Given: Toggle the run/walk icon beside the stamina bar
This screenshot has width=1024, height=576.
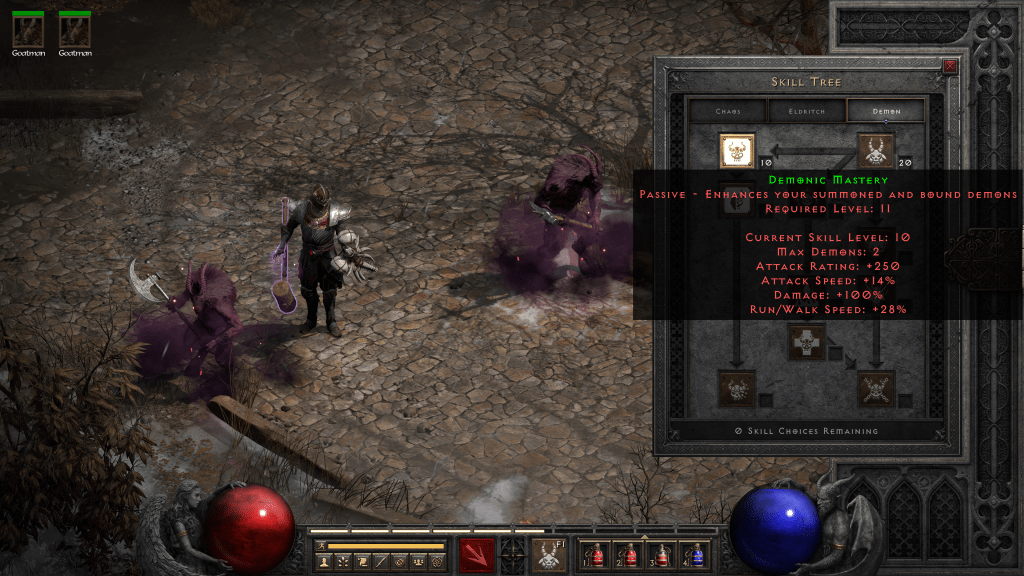Looking at the screenshot, I should (320, 546).
